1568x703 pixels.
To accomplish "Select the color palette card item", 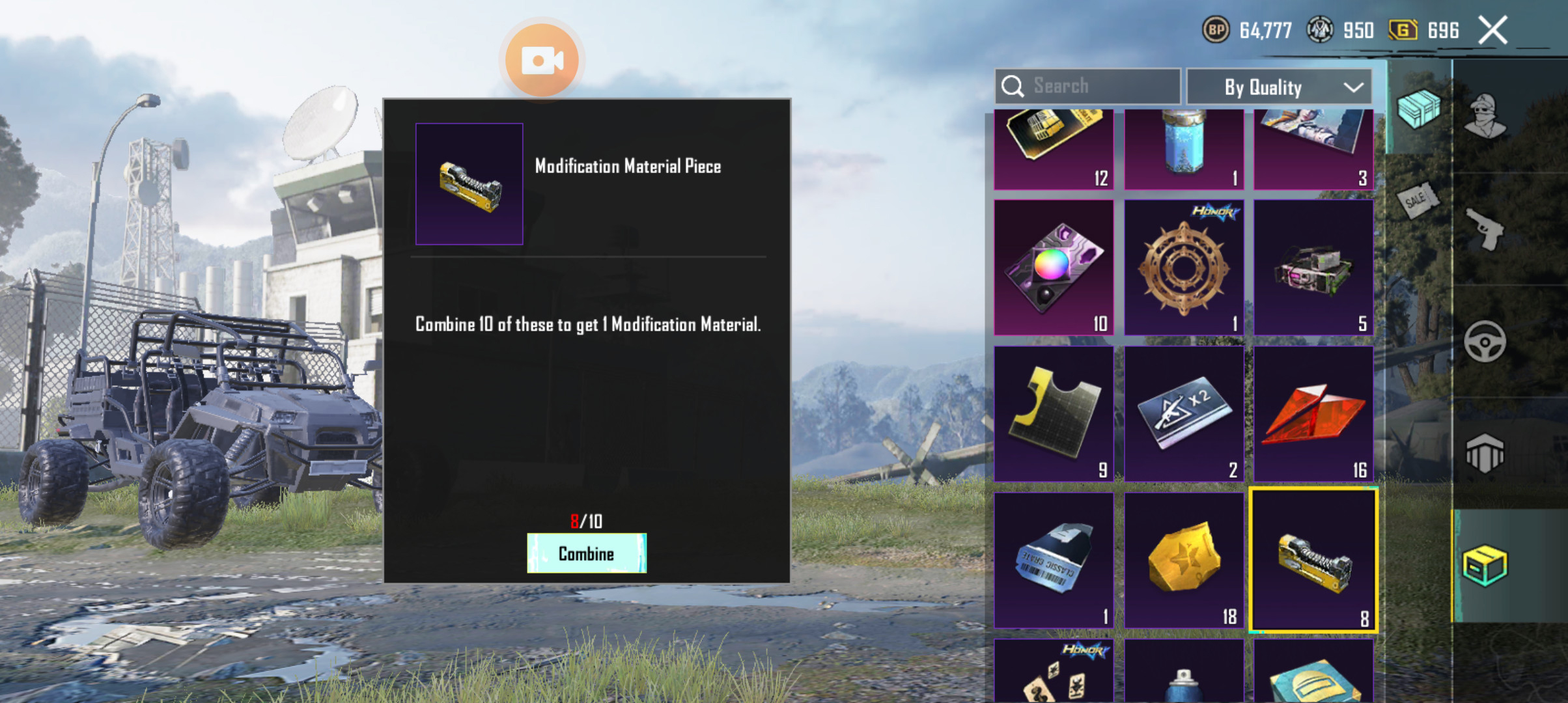I will (x=1054, y=268).
